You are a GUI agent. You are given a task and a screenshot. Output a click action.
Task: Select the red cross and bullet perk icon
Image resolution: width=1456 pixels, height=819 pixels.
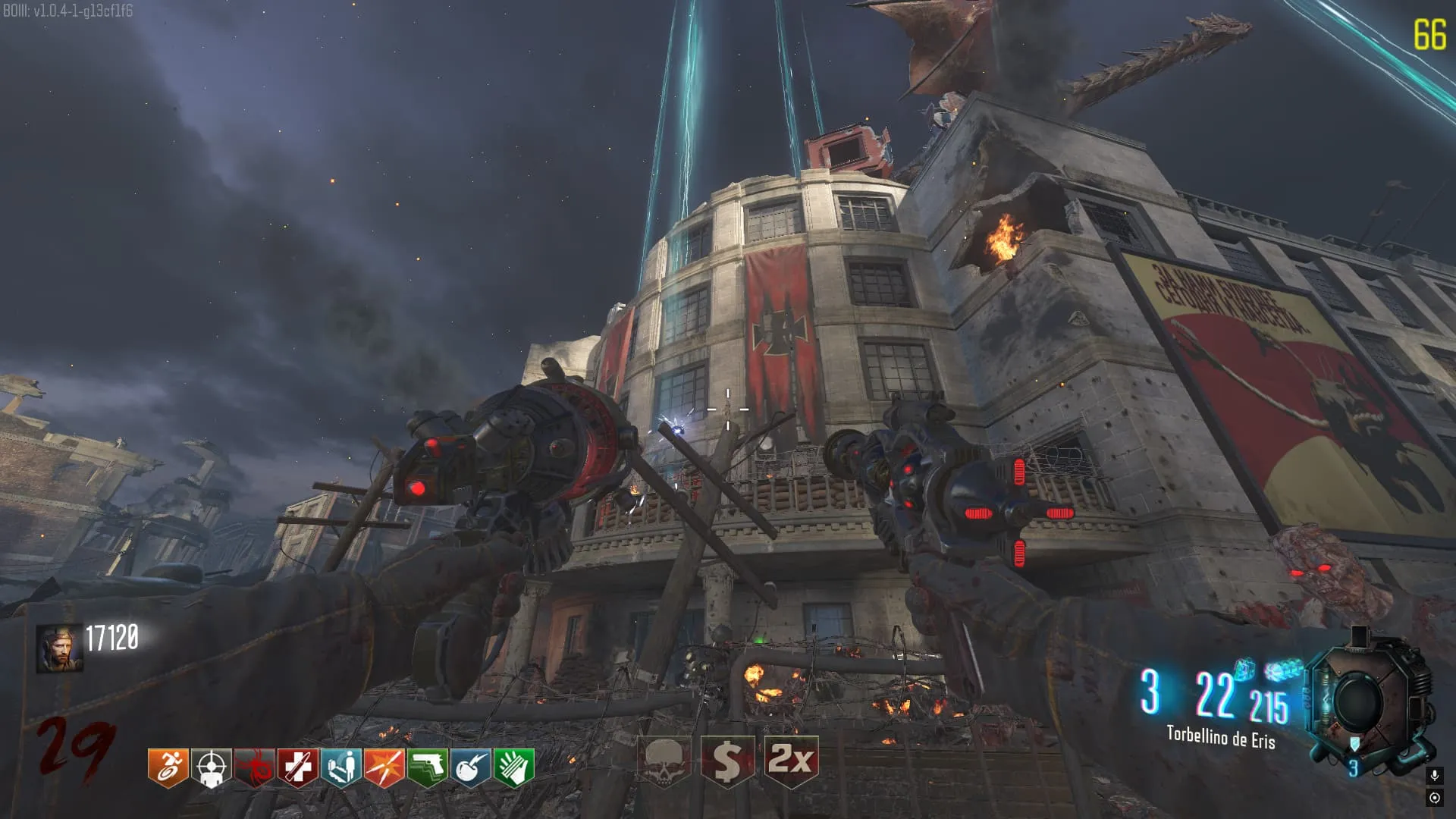[297, 767]
